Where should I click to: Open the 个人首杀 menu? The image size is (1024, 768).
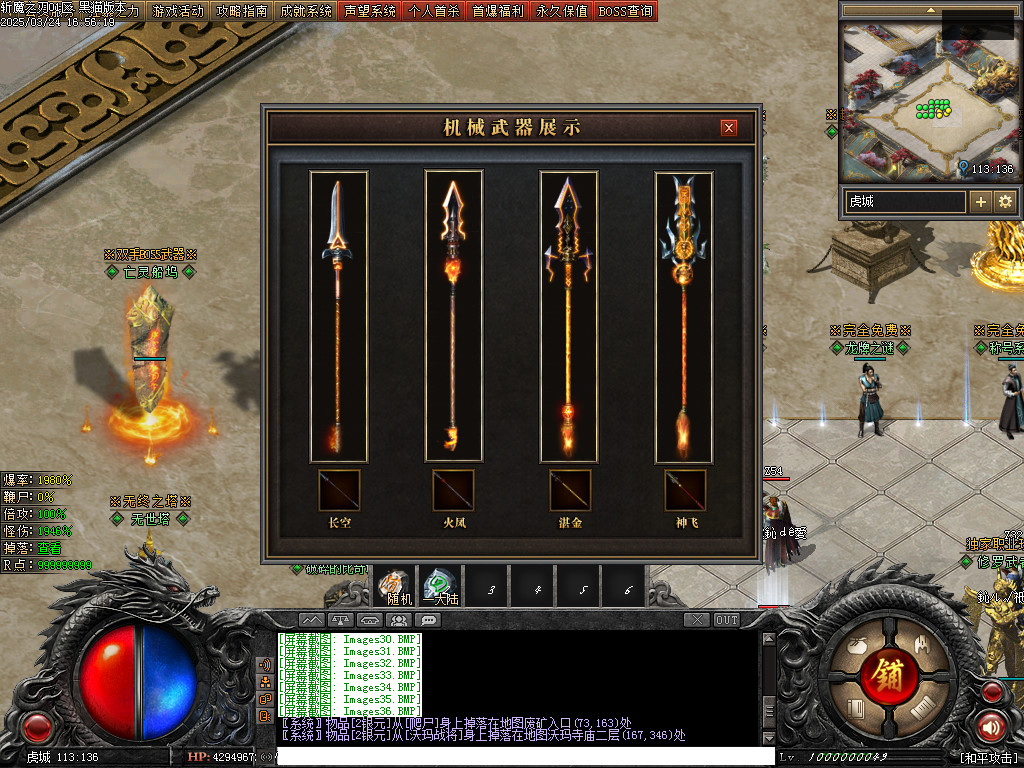(434, 11)
